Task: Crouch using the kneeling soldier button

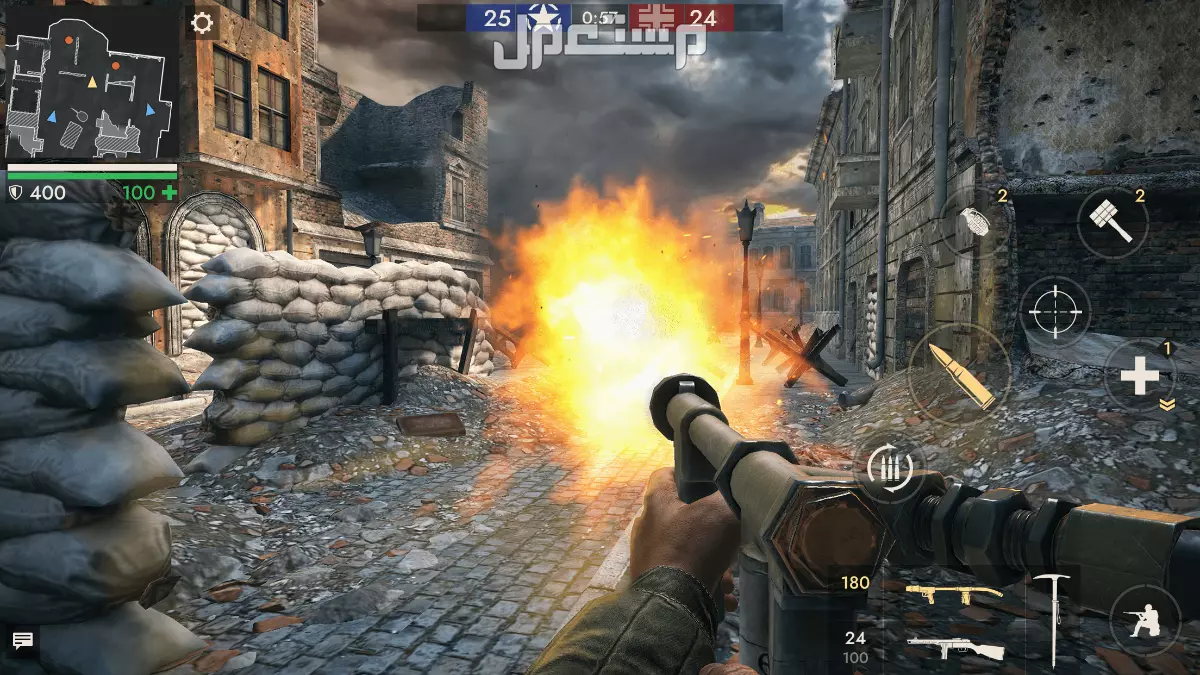Action: 1145,619
